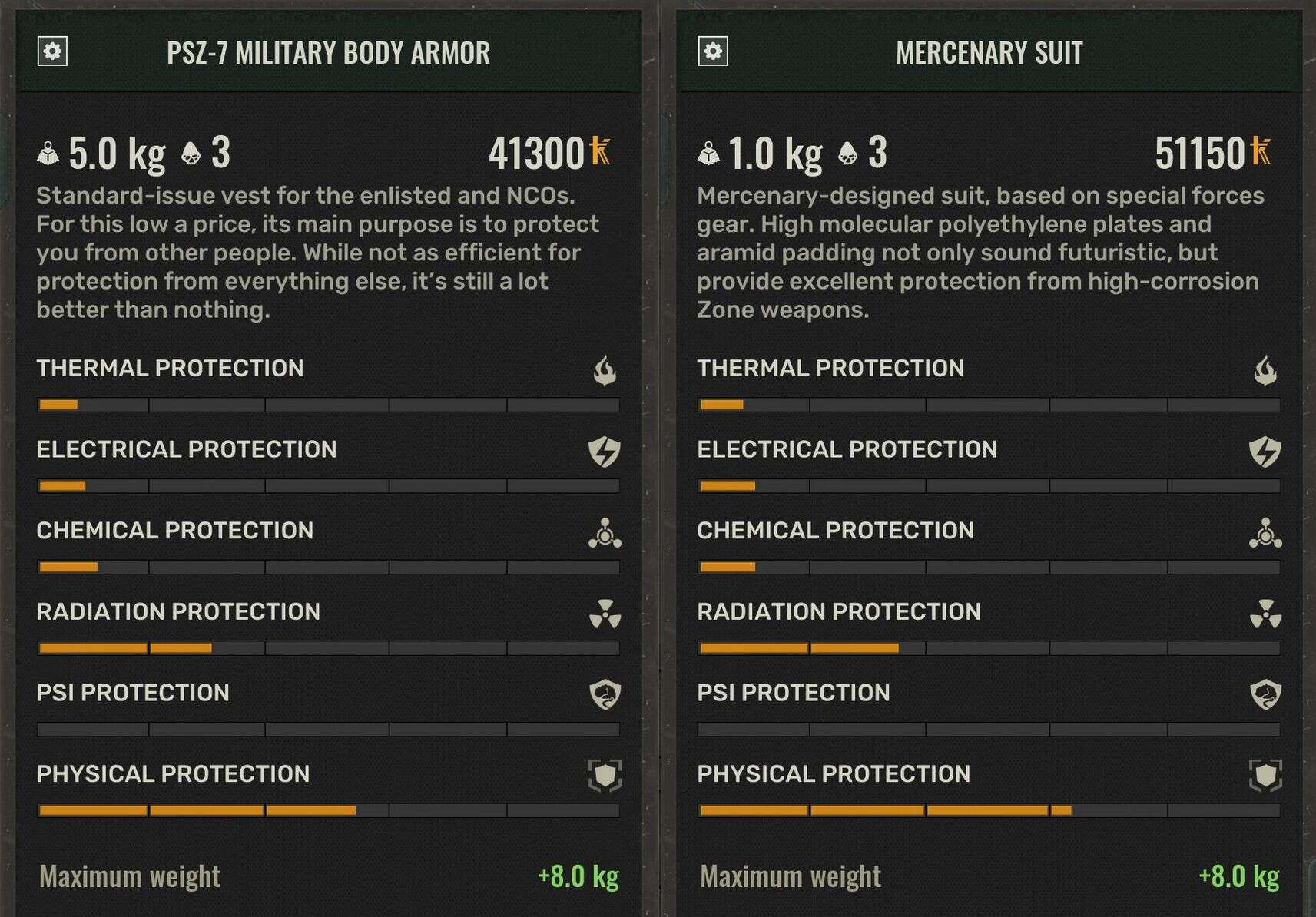Select the skull icon next to Mercenary Suit weight

(x=847, y=153)
